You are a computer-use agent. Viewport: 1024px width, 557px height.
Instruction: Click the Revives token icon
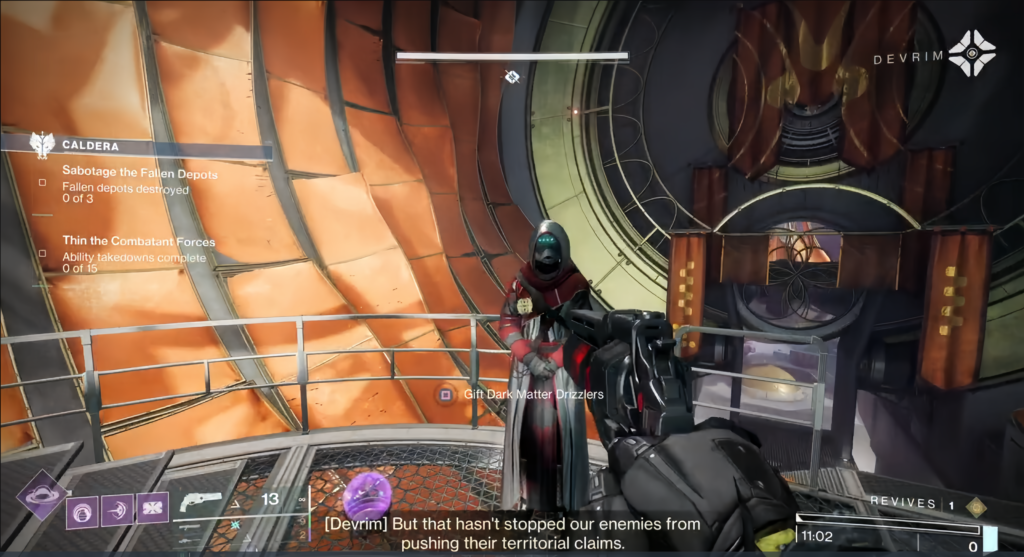pos(976,507)
